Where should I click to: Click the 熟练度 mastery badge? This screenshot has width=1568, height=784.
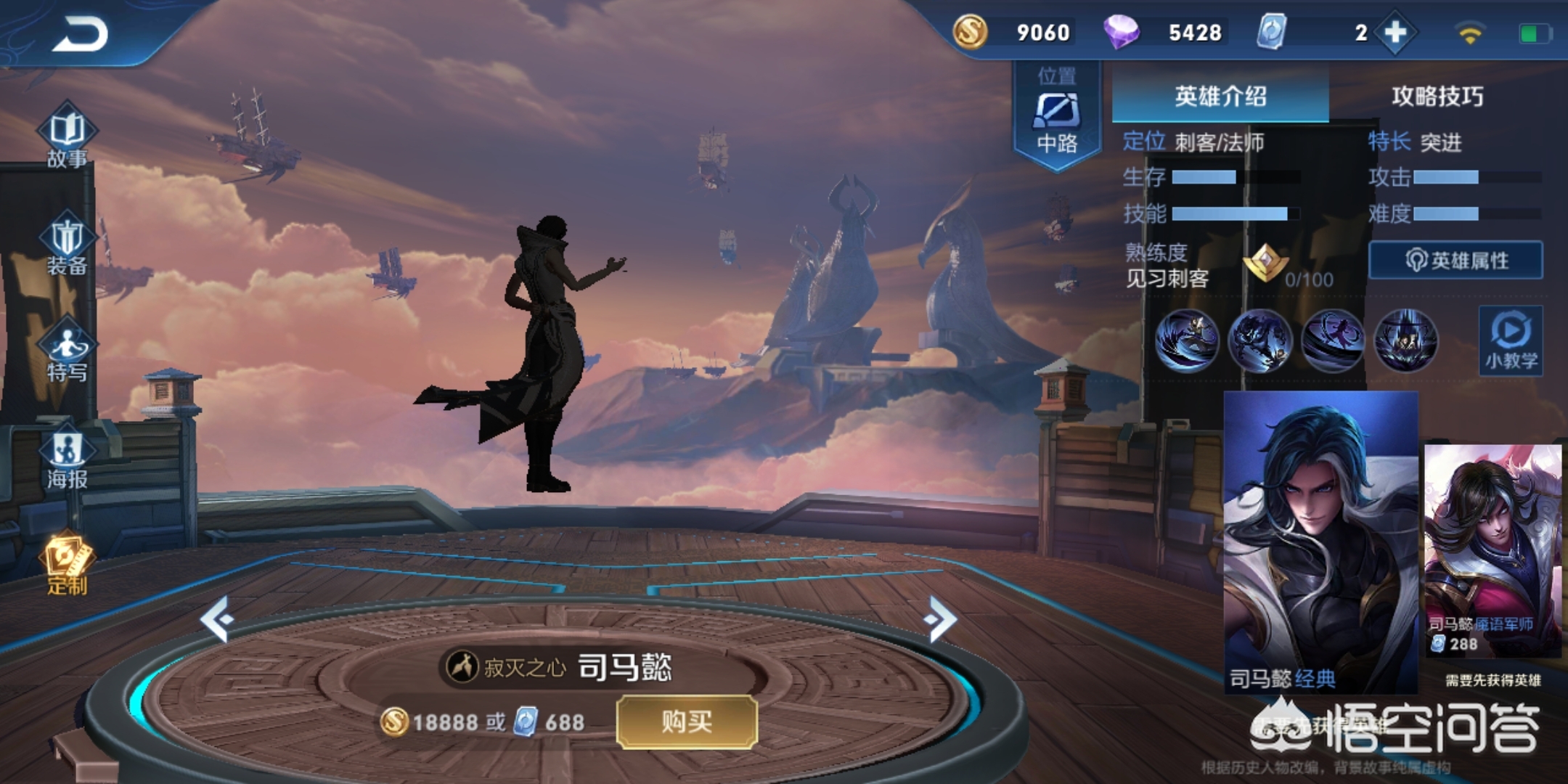(1265, 263)
